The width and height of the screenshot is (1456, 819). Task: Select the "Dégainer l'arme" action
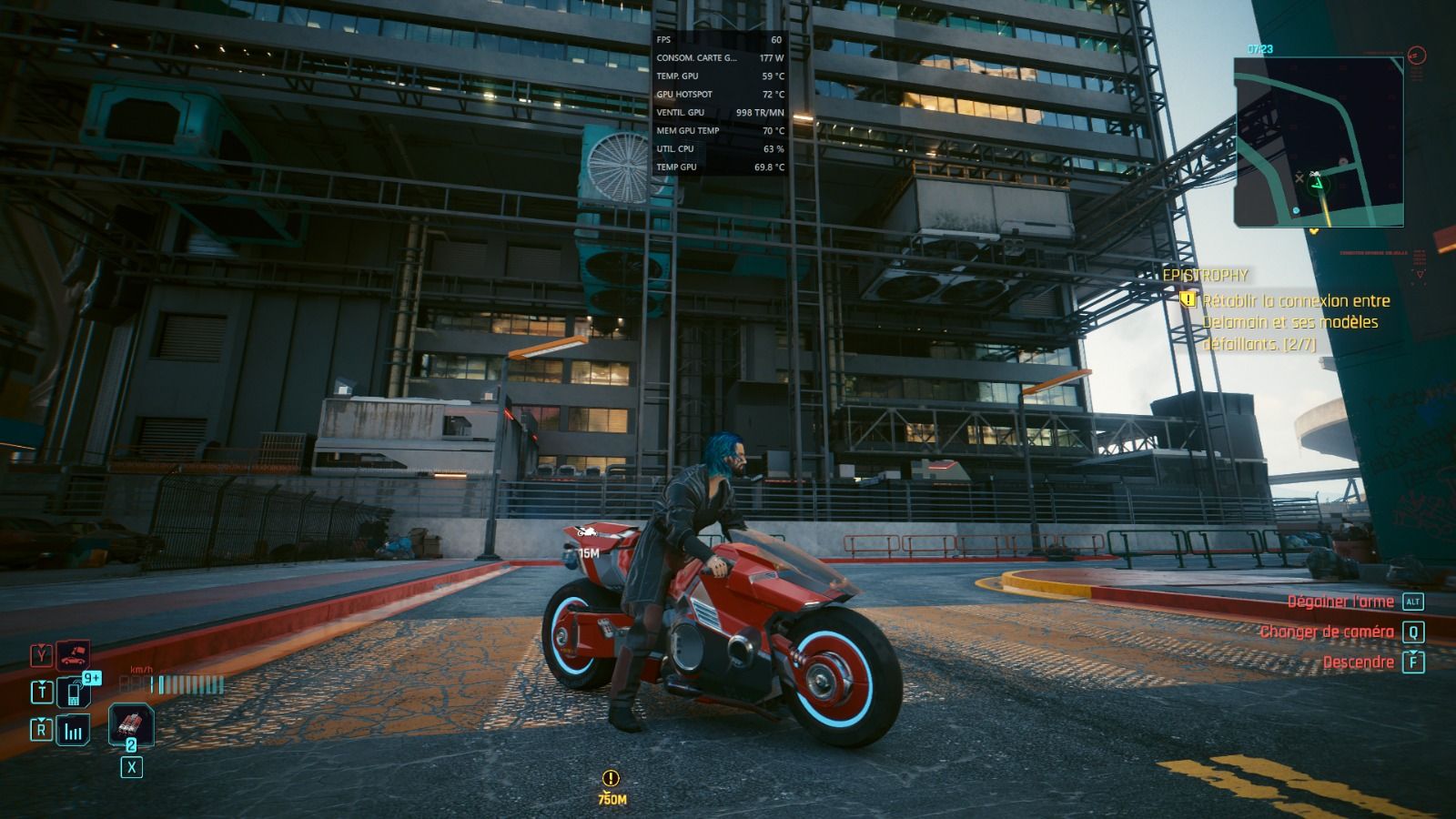1340,602
